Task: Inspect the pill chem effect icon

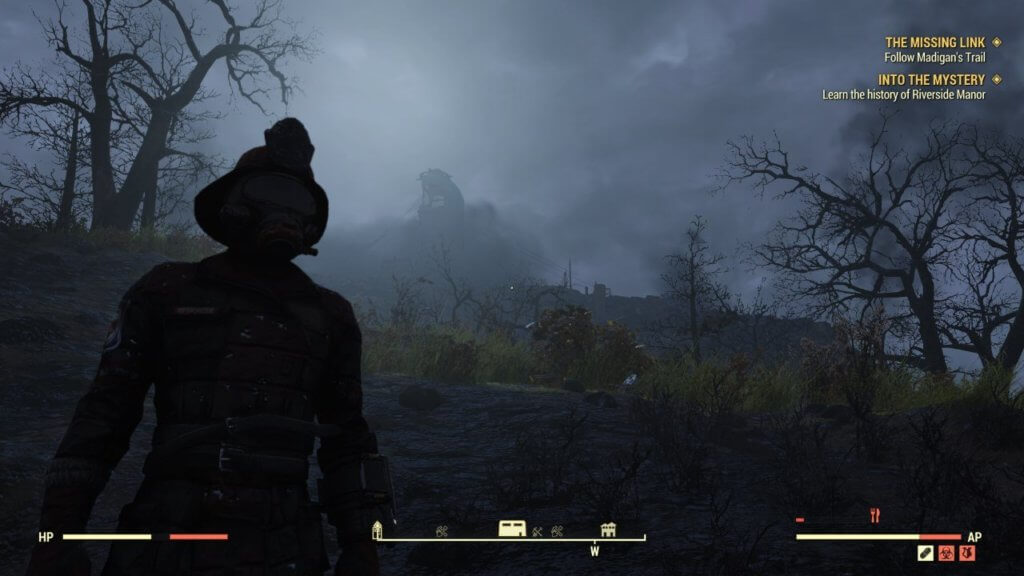Action: 926,552
